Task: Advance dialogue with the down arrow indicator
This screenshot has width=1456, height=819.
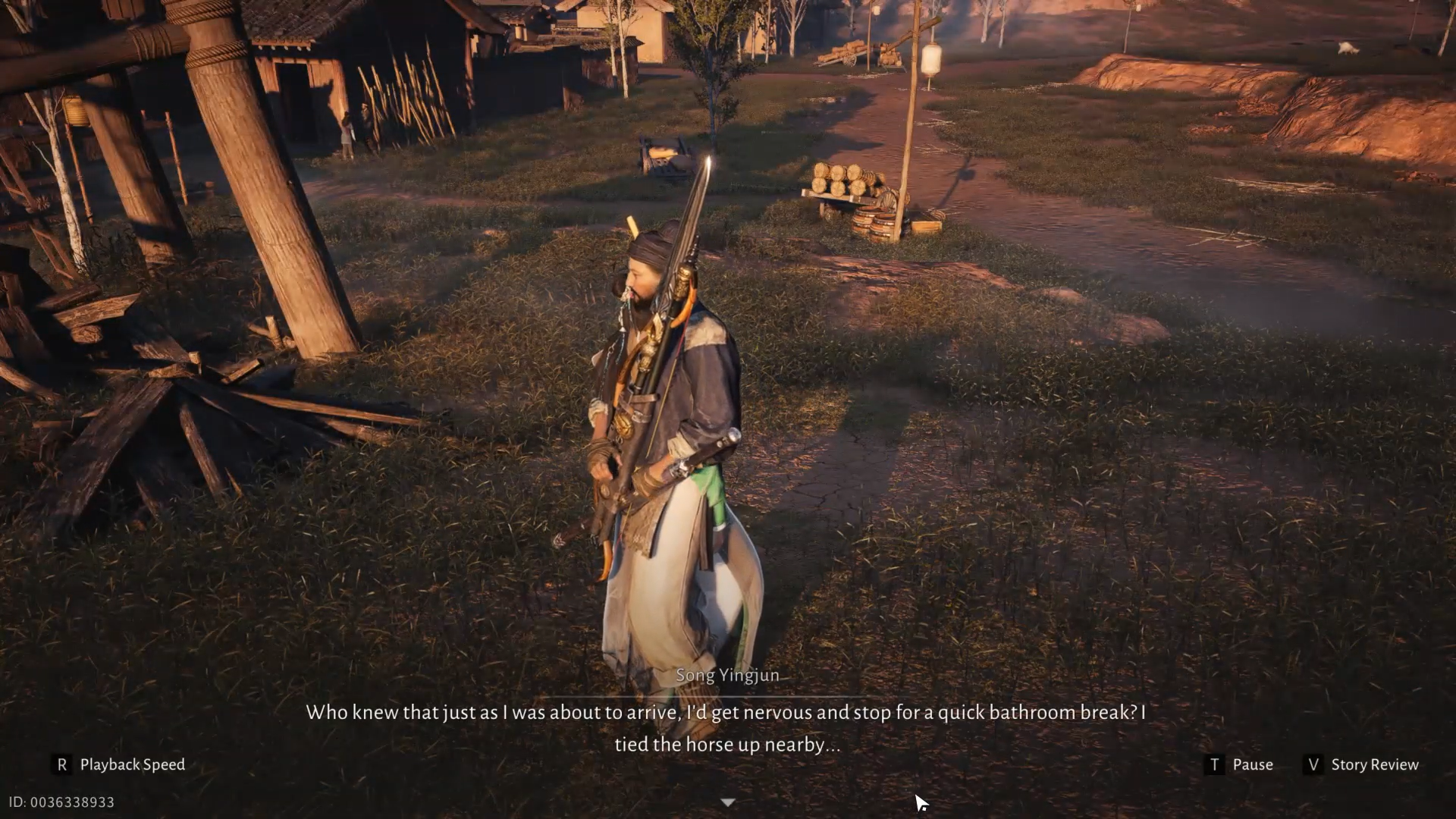Action: pos(727,802)
